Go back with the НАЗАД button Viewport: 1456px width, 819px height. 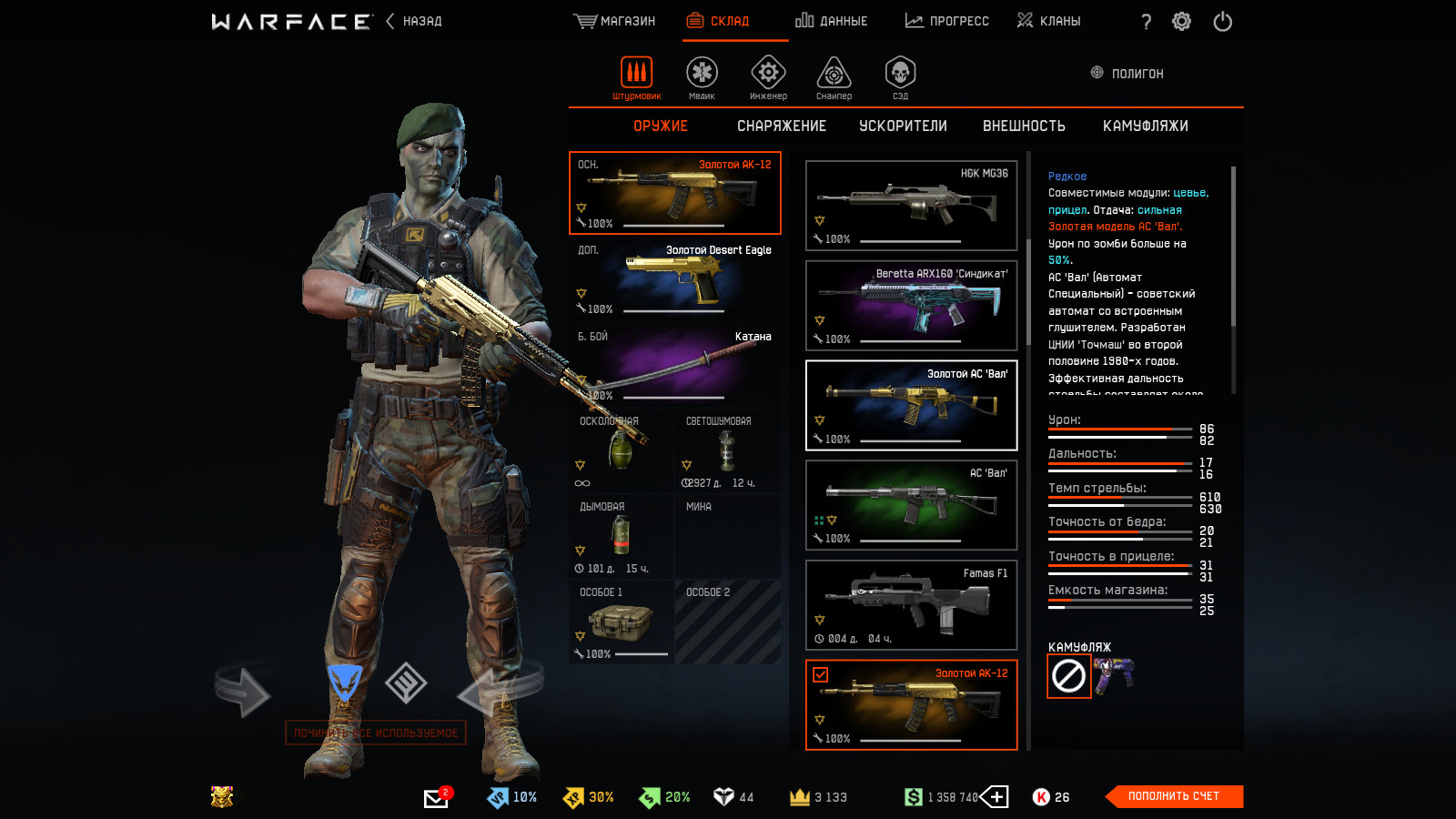click(415, 21)
